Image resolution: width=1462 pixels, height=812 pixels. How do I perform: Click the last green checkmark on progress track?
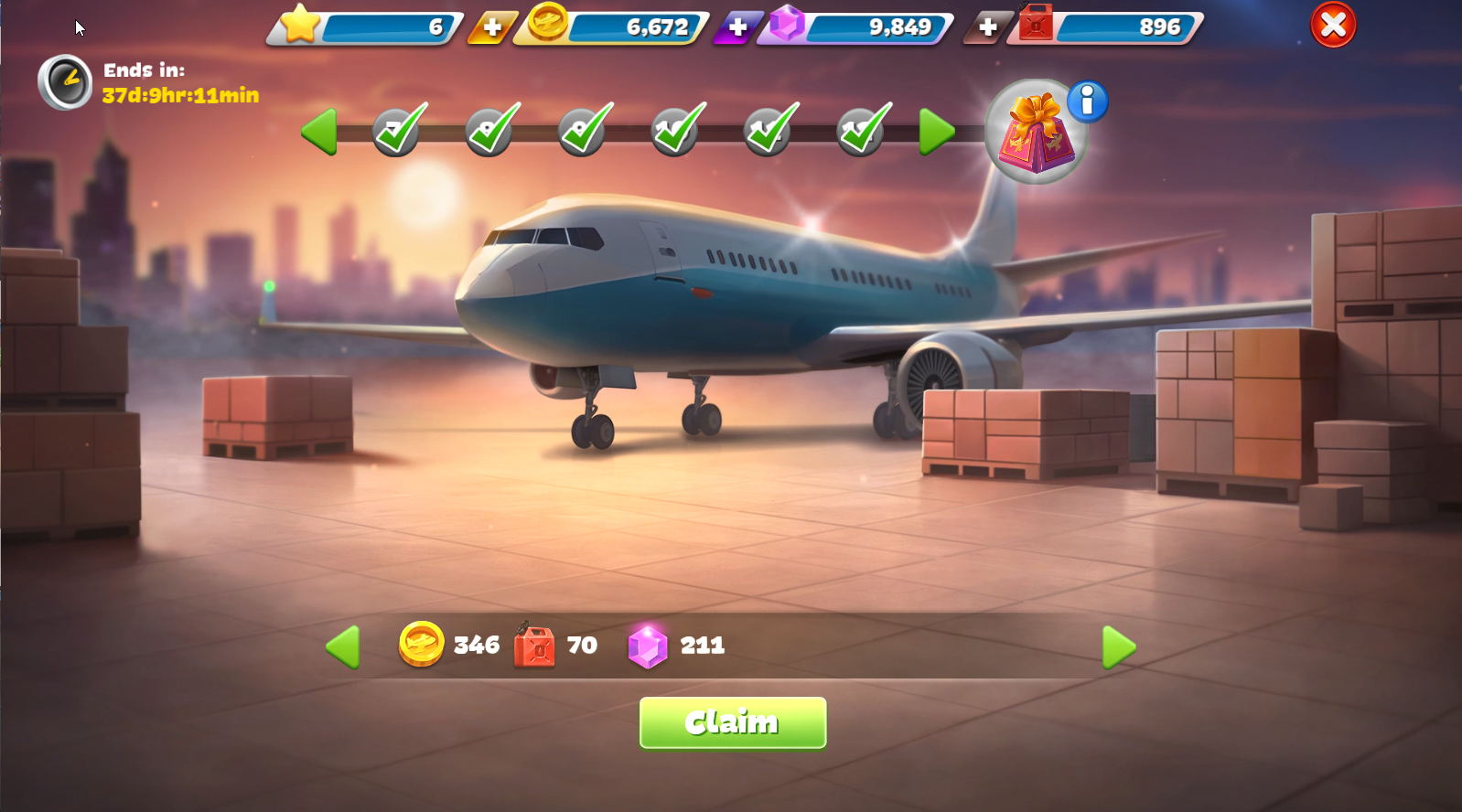click(859, 131)
